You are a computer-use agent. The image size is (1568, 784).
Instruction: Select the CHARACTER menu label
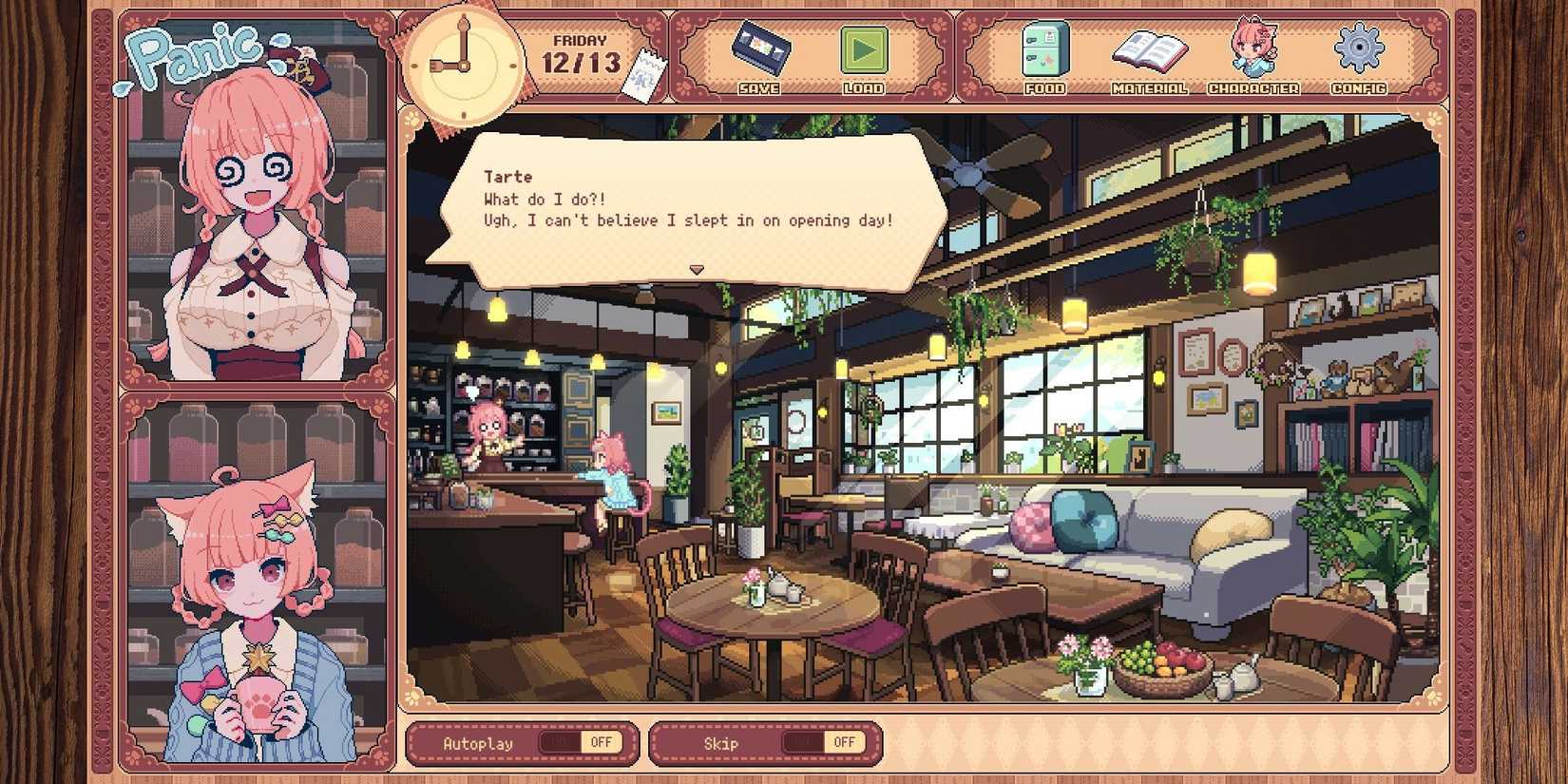pos(1253,90)
